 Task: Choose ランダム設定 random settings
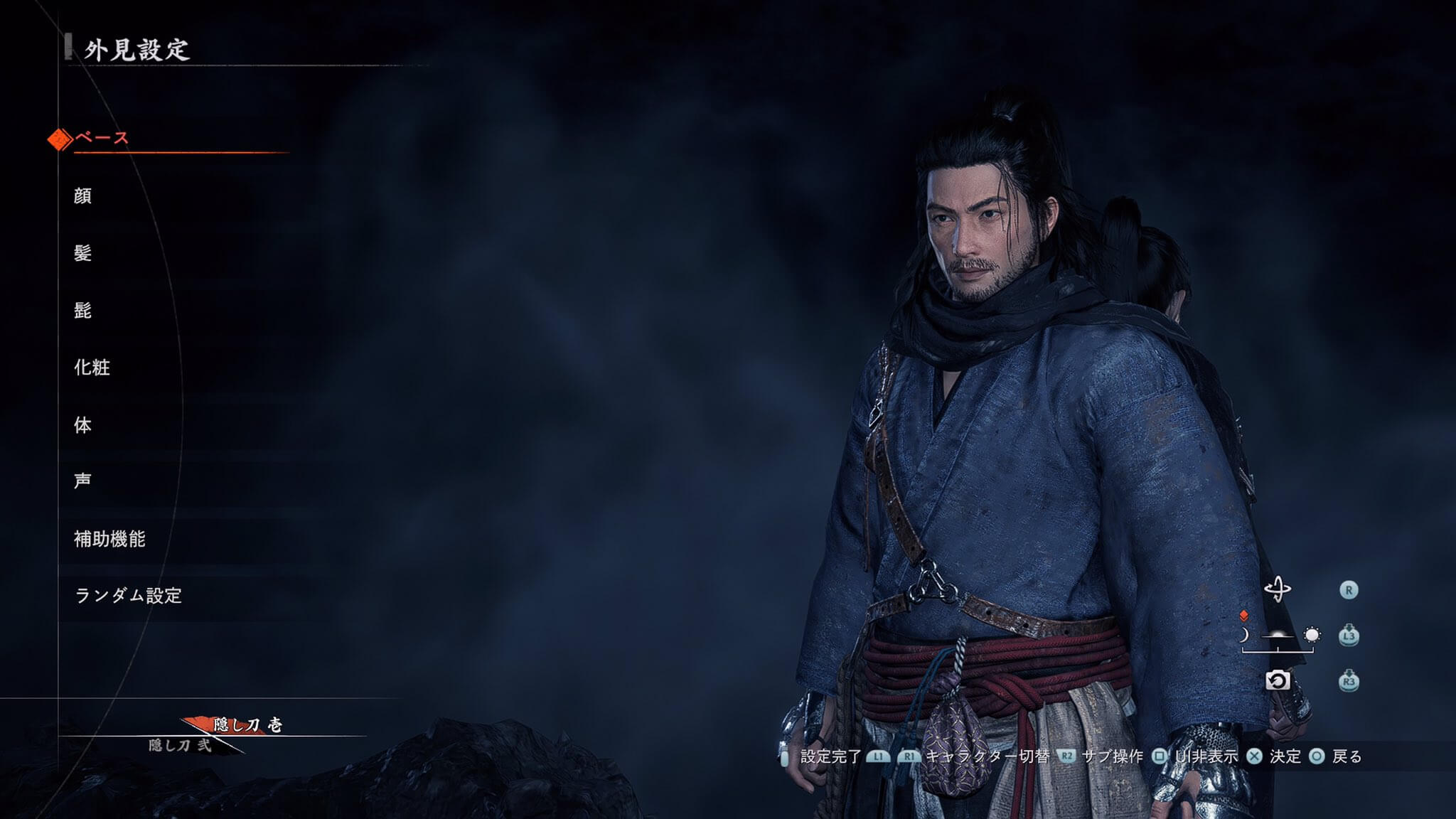tap(129, 596)
